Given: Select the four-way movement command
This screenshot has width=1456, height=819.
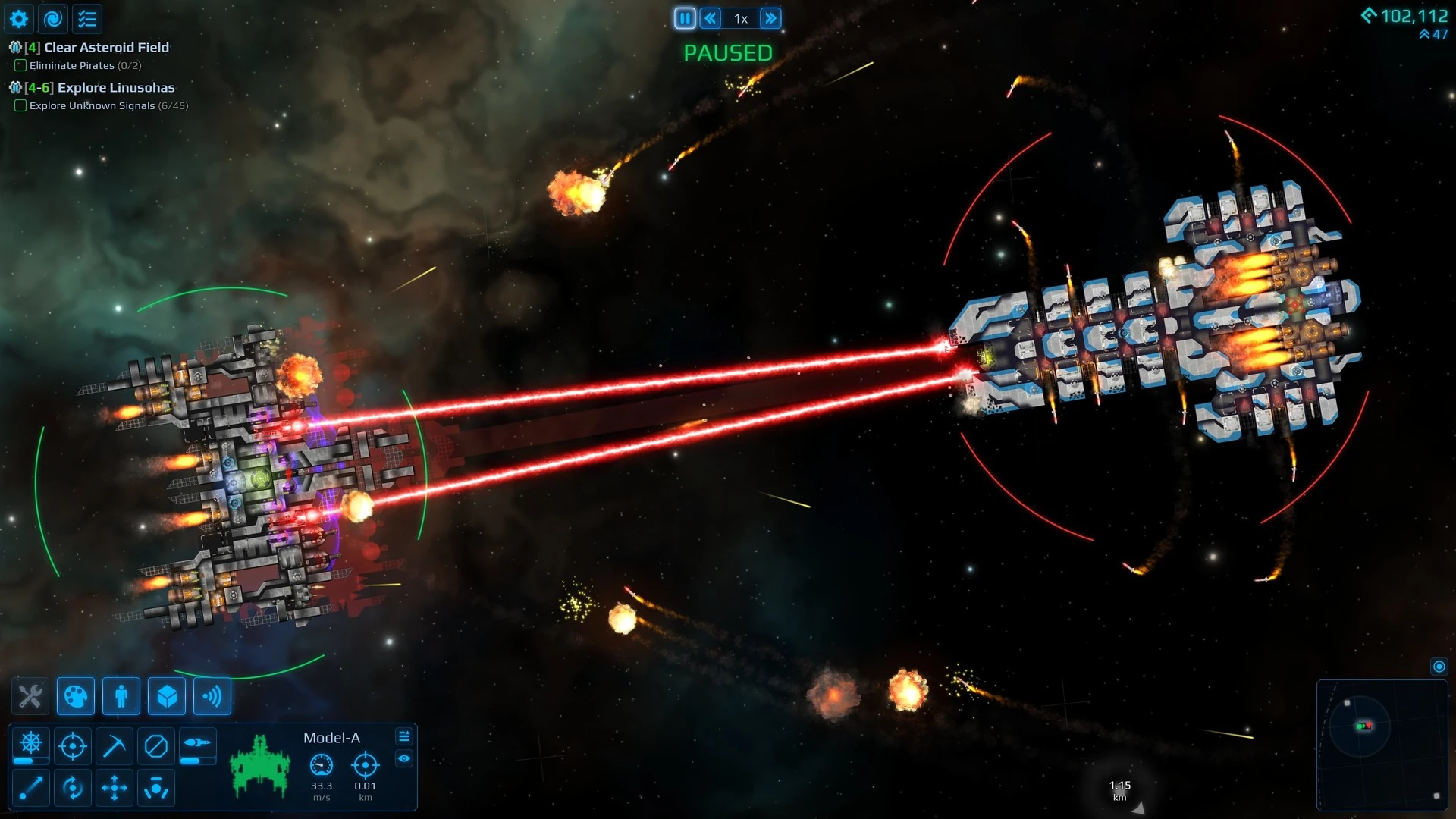Looking at the screenshot, I should 115,788.
